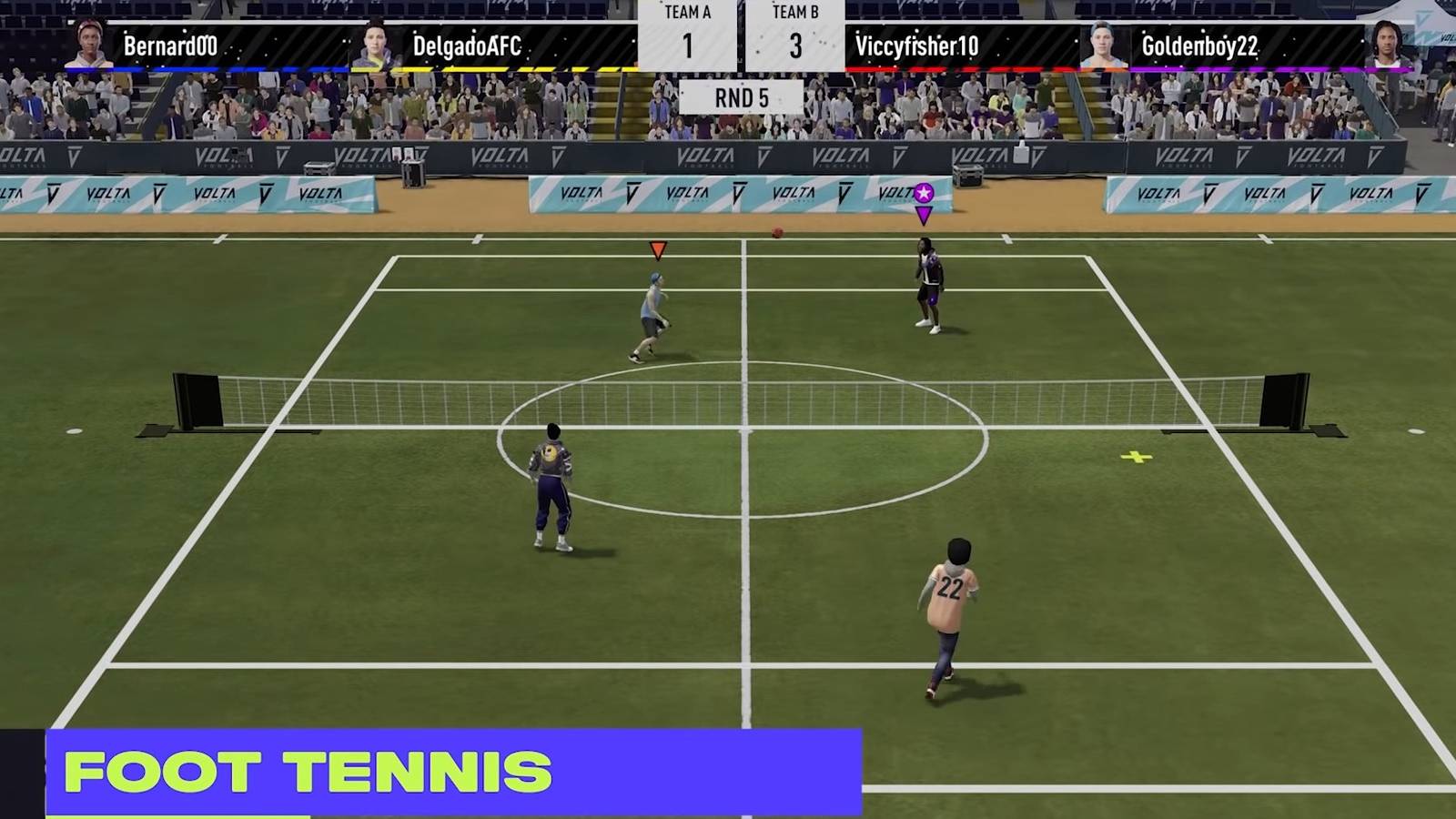Select the Viccyfisher10 name text

919,47
